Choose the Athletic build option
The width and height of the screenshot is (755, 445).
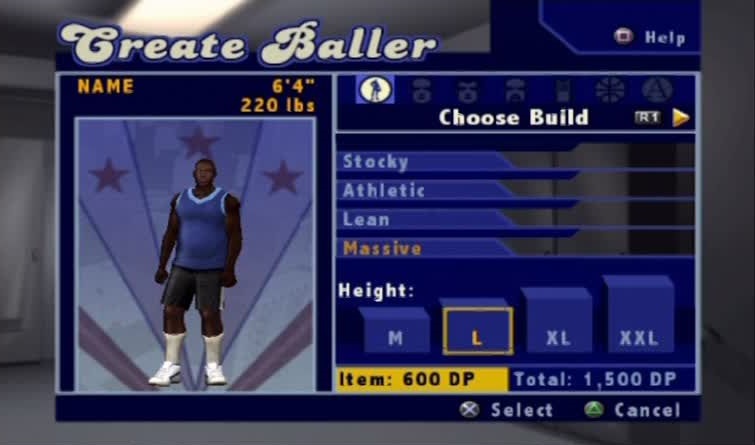pos(384,191)
